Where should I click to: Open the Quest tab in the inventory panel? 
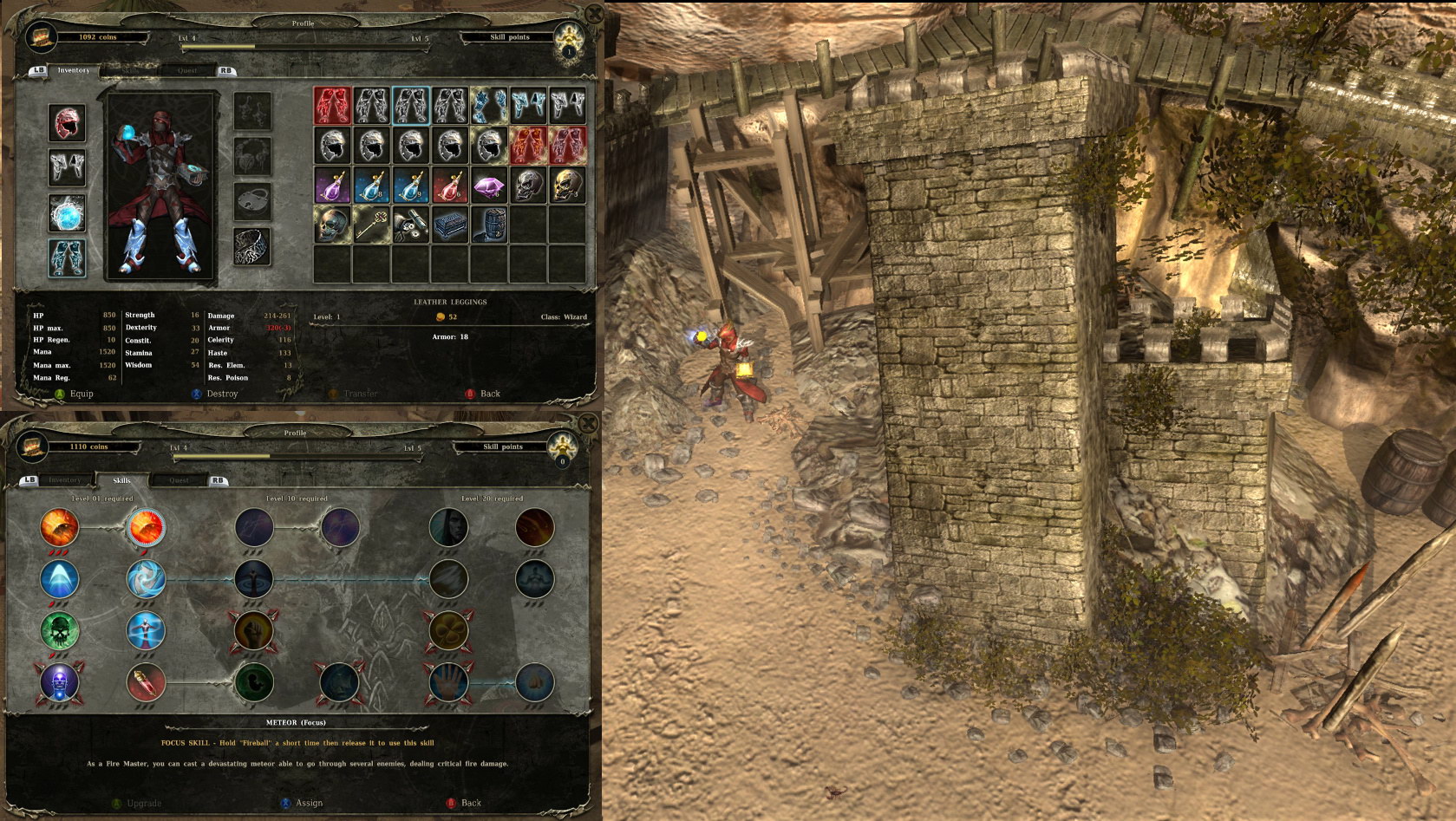point(187,70)
